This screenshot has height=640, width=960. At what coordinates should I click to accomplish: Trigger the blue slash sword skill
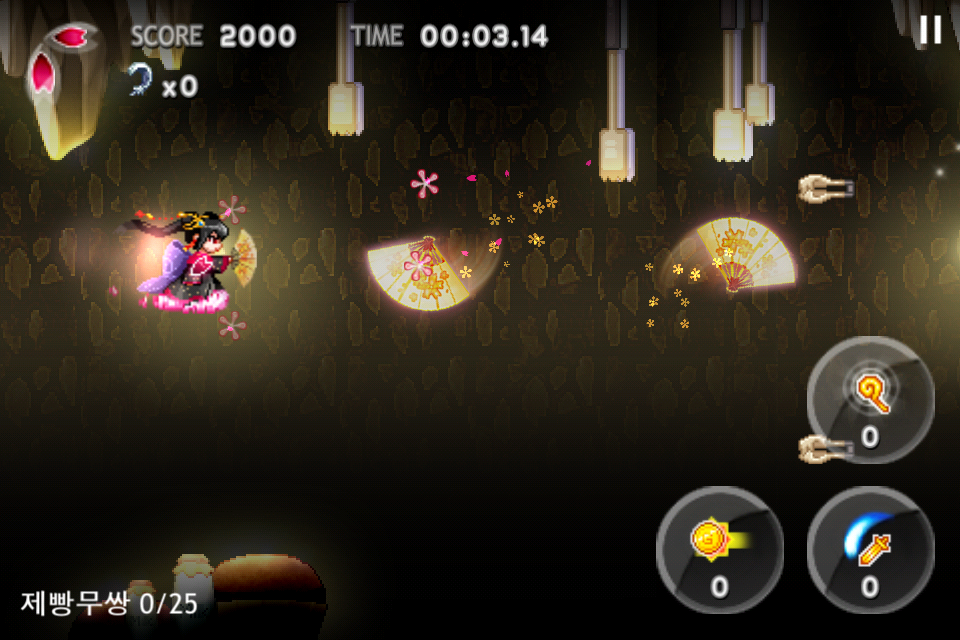[x=870, y=548]
